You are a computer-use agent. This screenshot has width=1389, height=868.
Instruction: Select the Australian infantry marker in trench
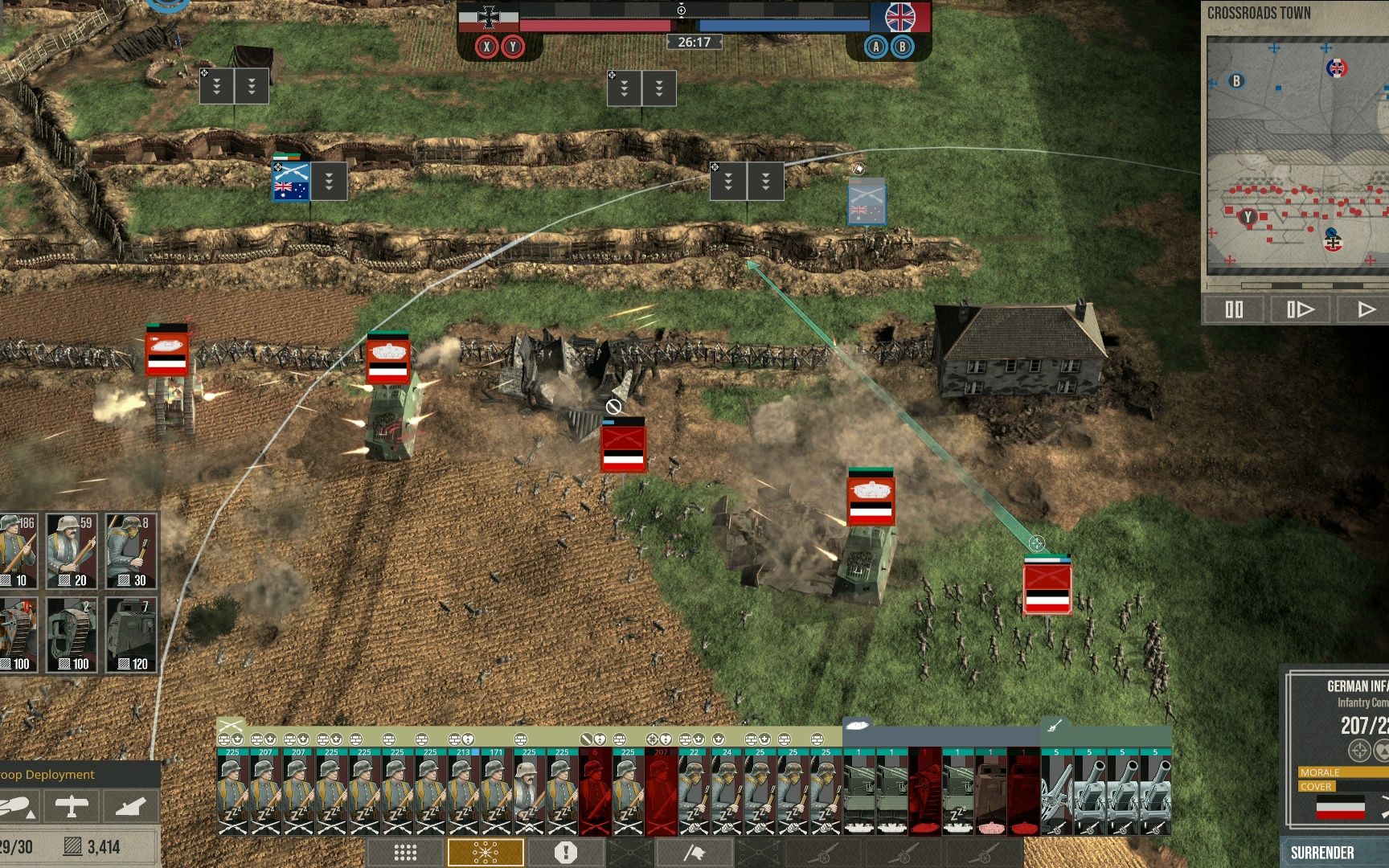tap(290, 182)
